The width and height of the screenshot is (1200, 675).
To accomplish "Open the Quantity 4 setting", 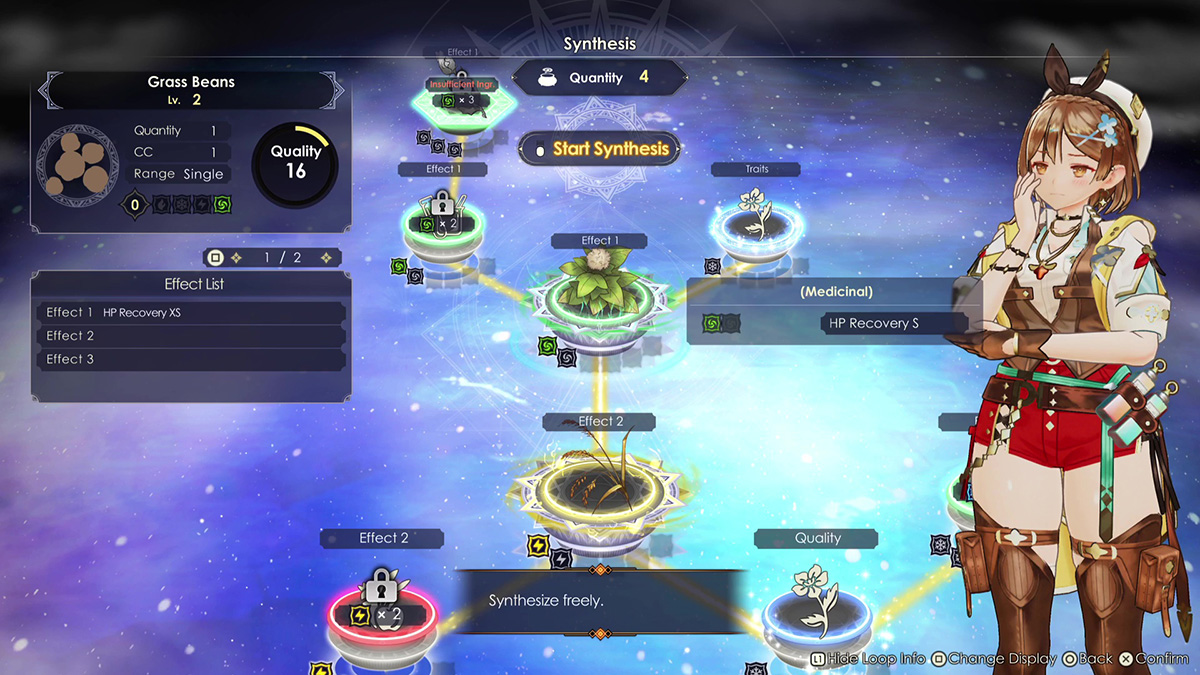I will [599, 78].
